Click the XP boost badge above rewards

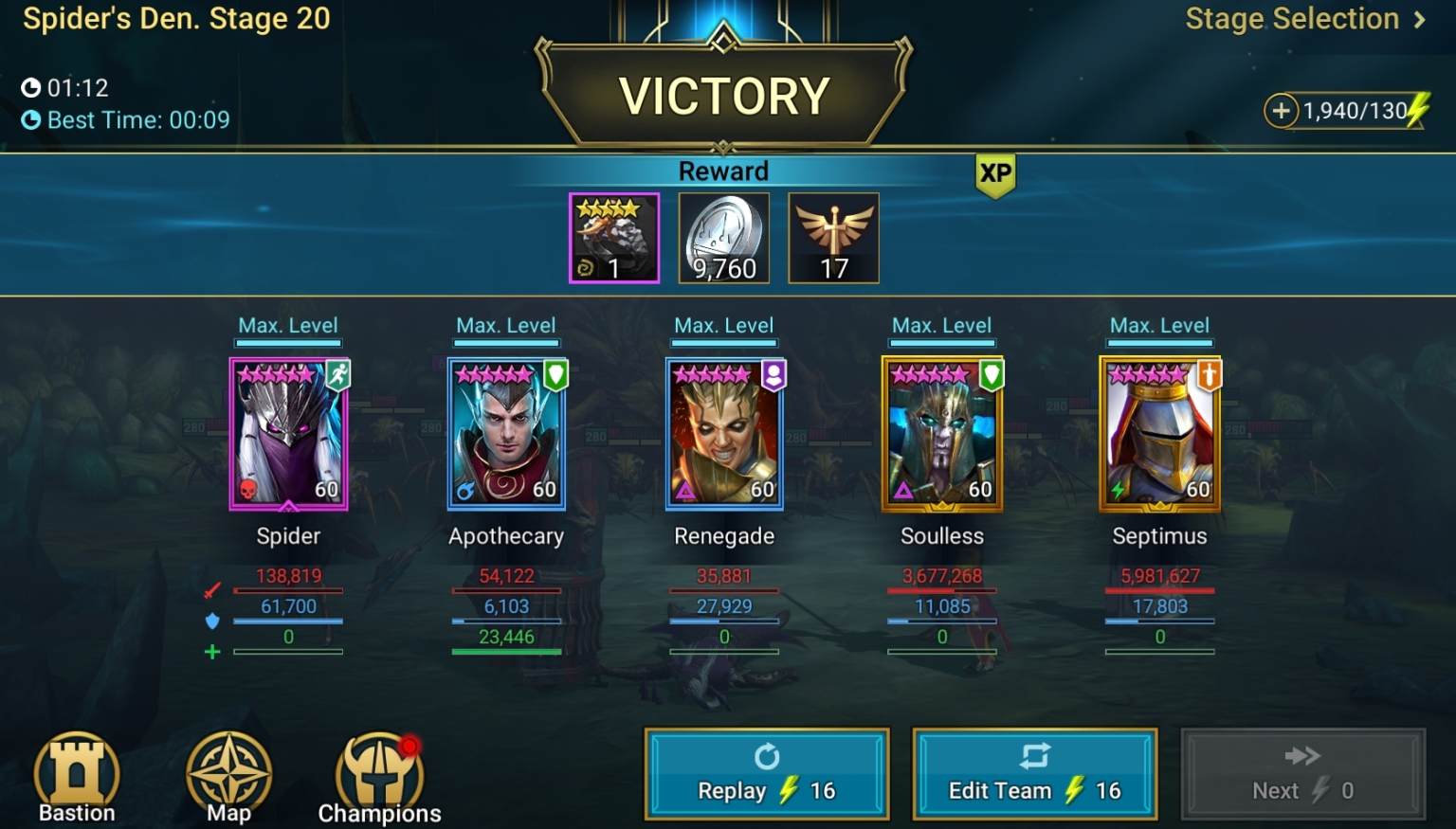993,172
